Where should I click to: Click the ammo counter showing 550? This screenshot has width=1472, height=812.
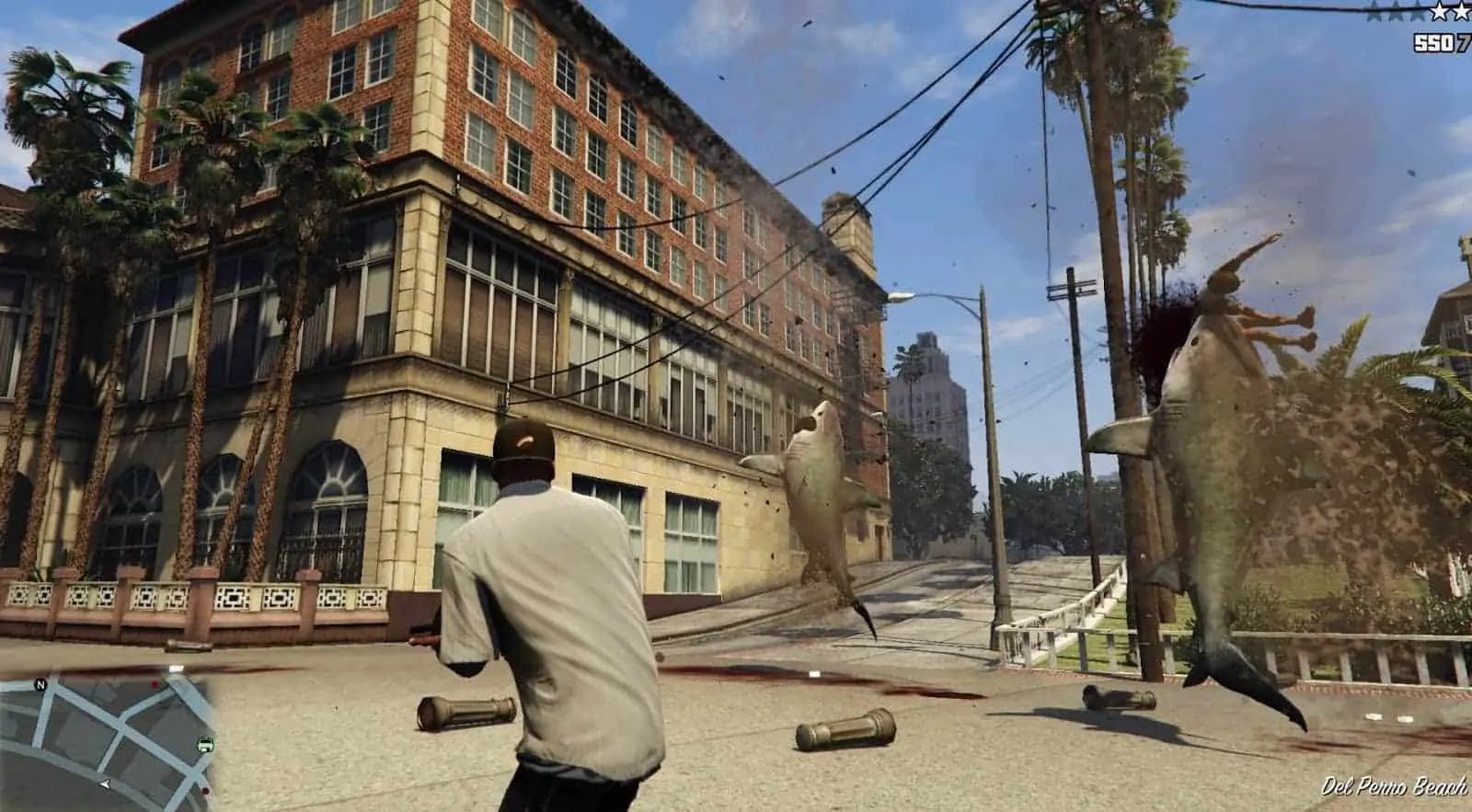tap(1434, 40)
